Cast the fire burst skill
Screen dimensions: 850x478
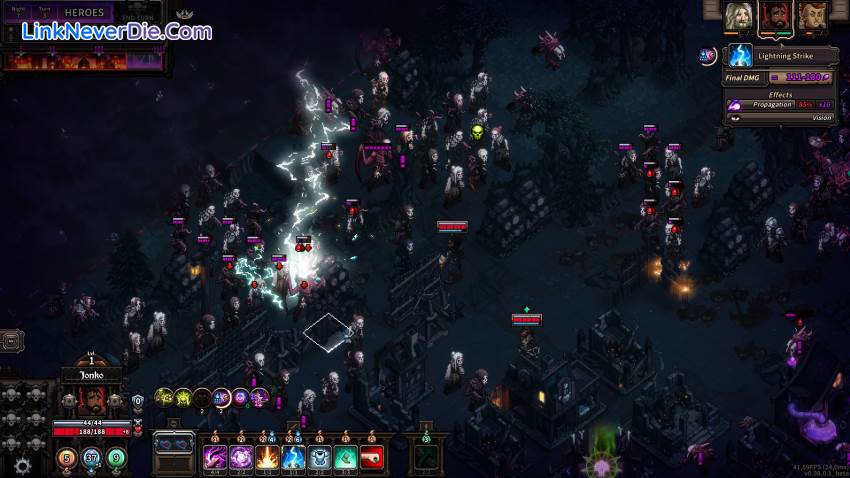(267, 458)
